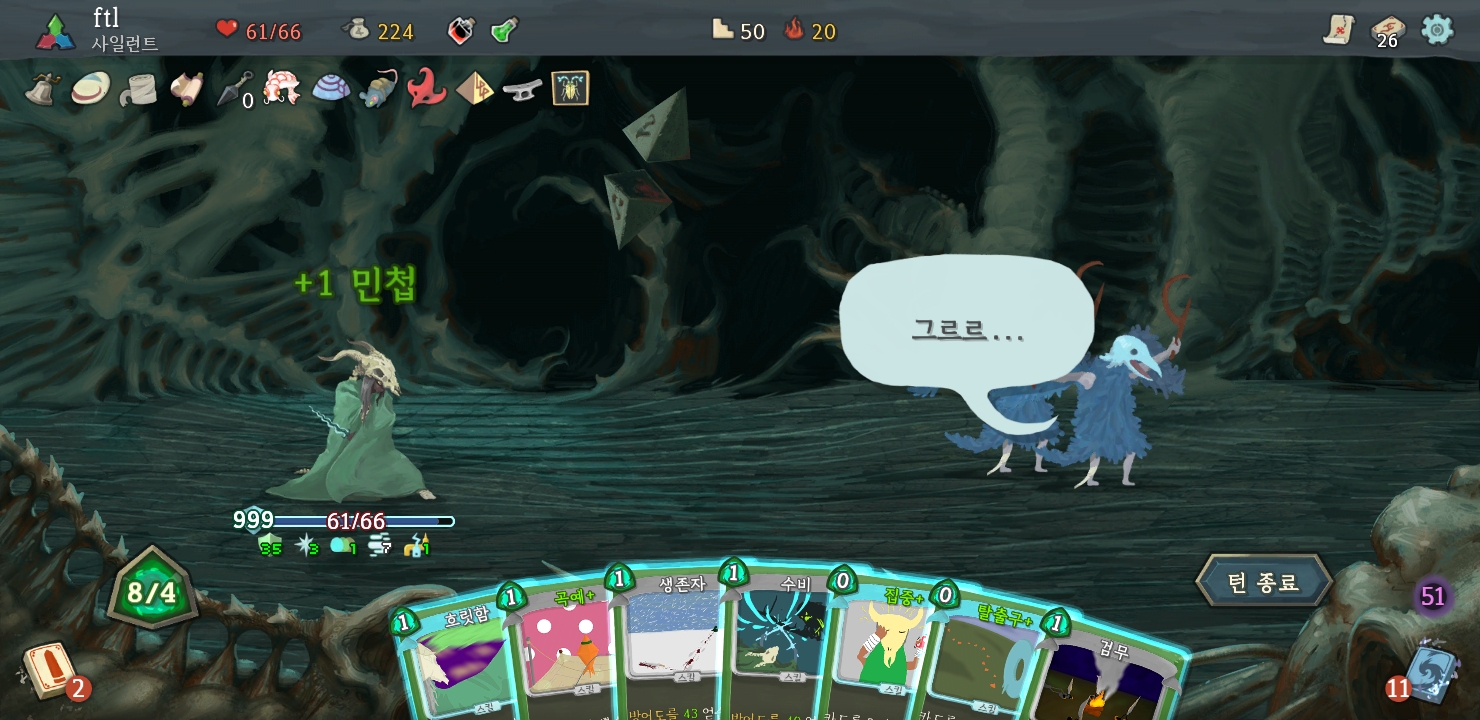Viewport: 1480px width, 720px height.
Task: Use the red and black potion
Action: [460, 30]
